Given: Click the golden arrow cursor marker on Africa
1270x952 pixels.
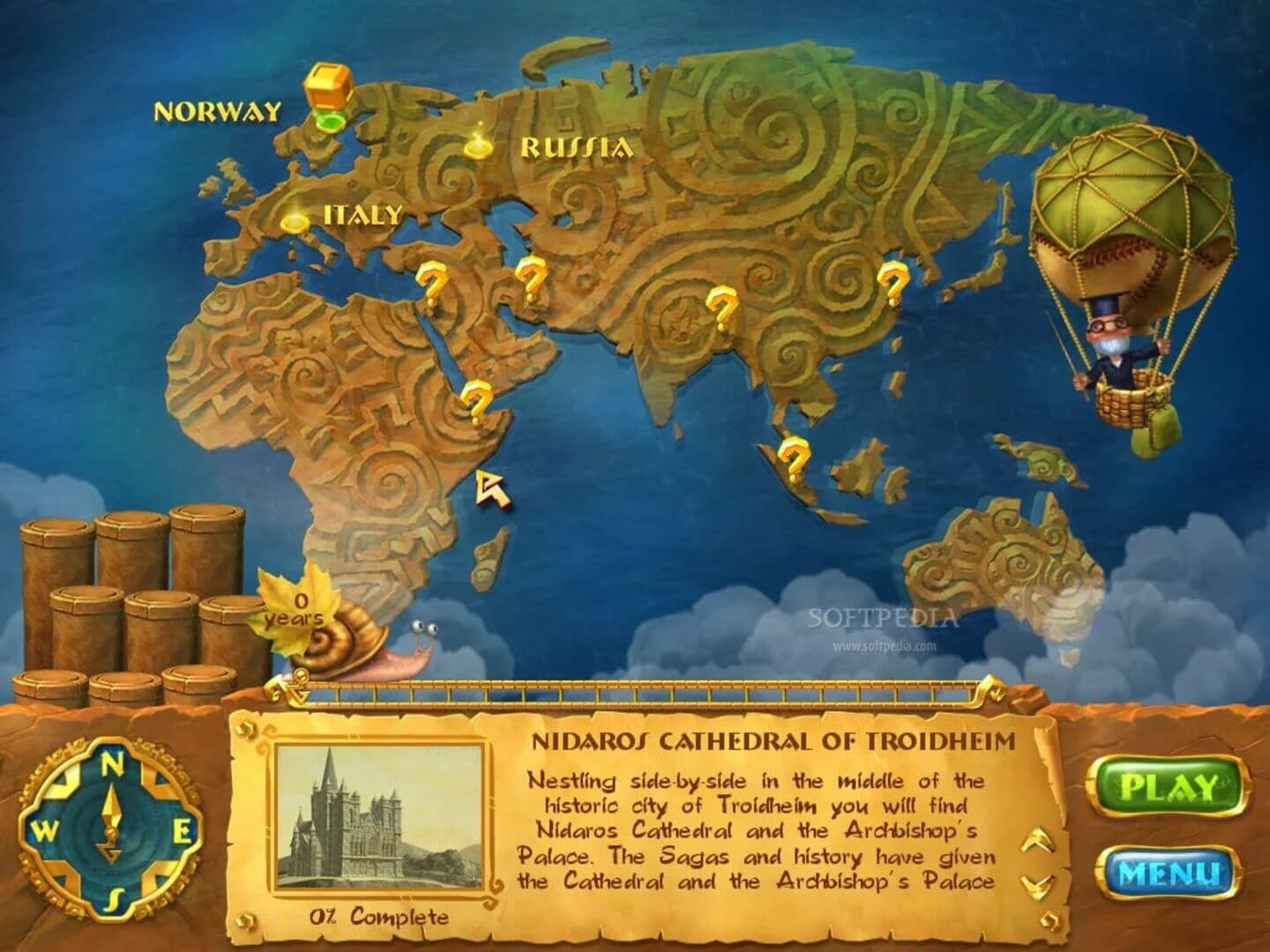Looking at the screenshot, I should [x=494, y=487].
